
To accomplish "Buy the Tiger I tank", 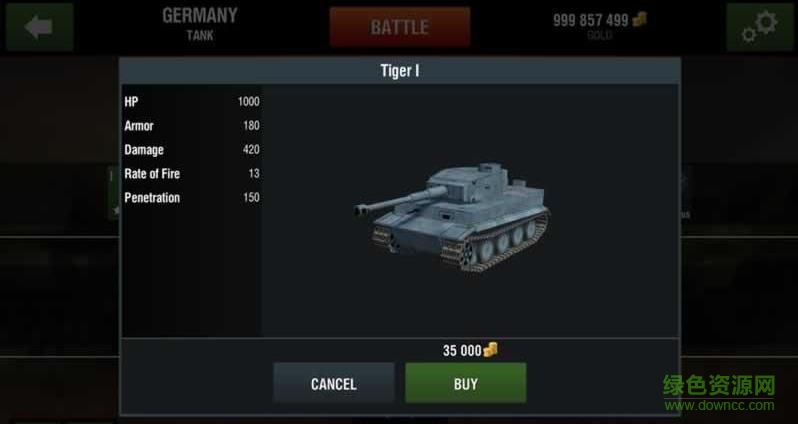I will [465, 384].
